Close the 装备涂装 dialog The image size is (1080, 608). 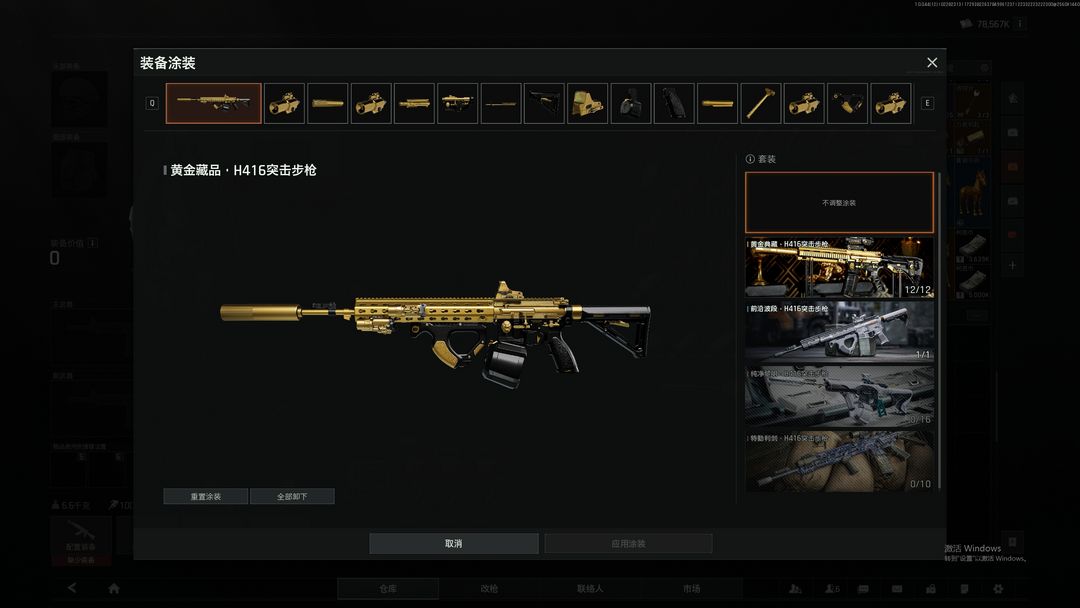click(932, 63)
